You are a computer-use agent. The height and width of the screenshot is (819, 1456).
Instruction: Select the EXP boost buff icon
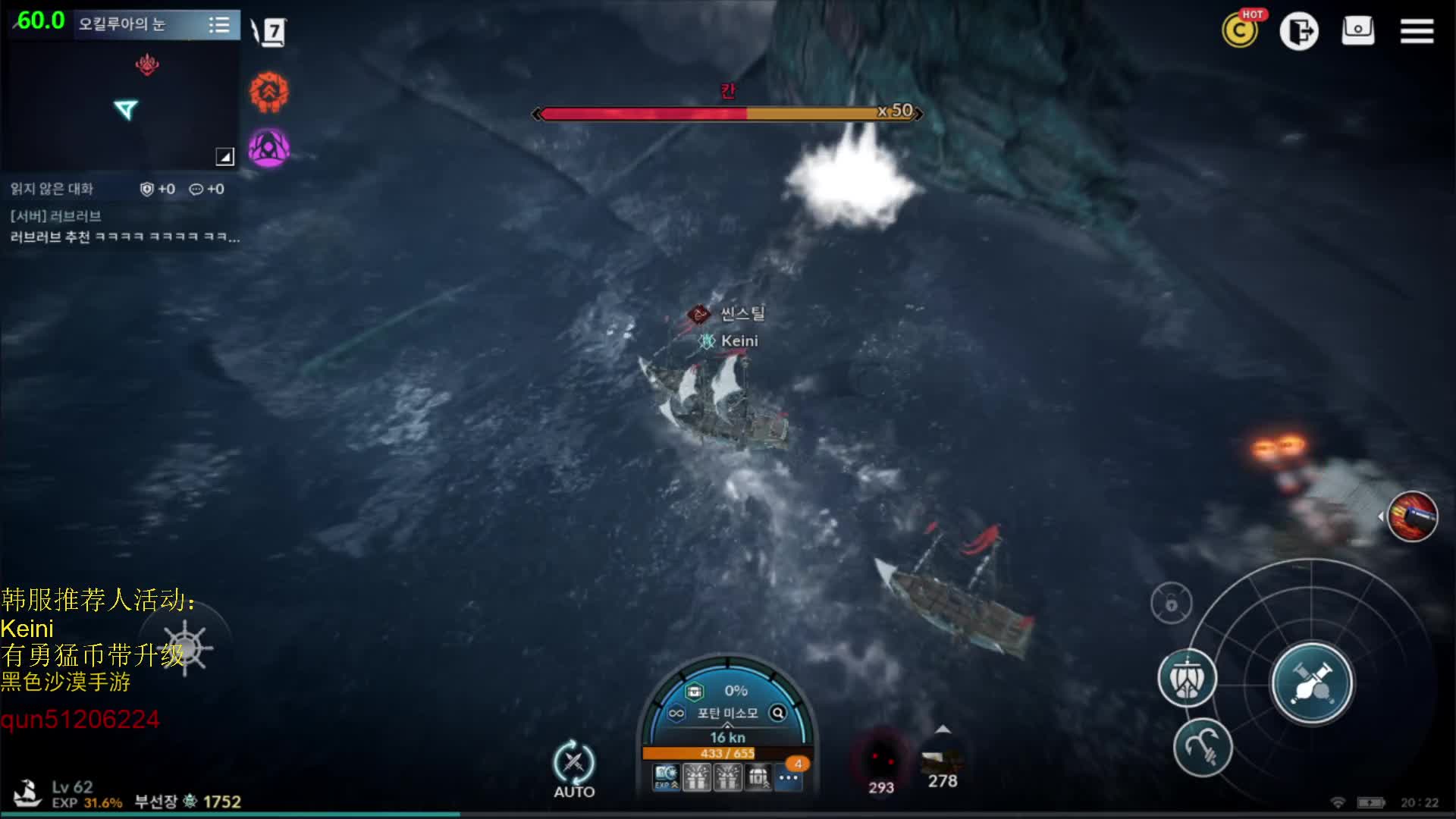click(x=666, y=777)
